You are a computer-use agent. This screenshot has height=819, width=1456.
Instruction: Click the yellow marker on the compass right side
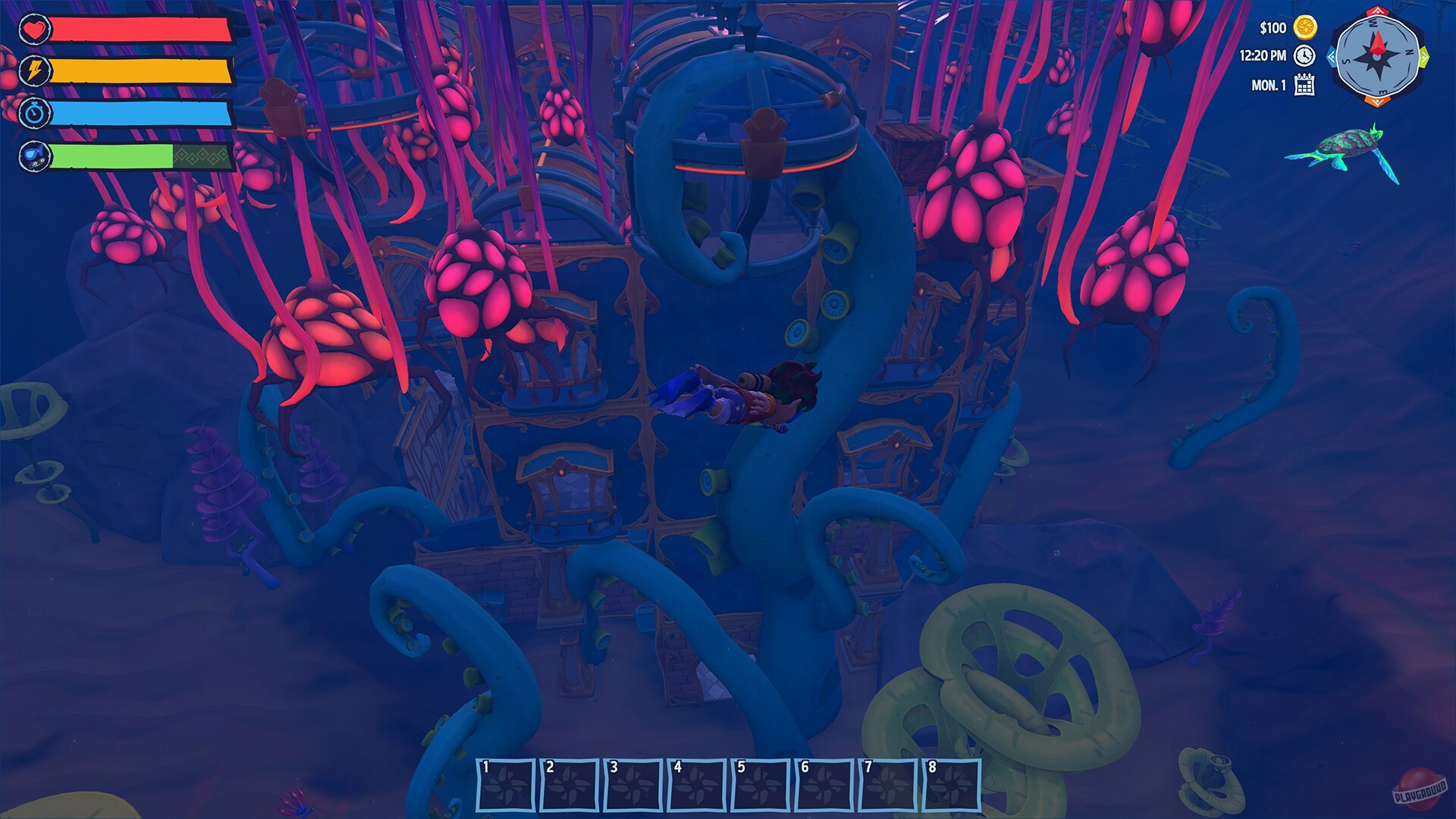[x=1425, y=58]
